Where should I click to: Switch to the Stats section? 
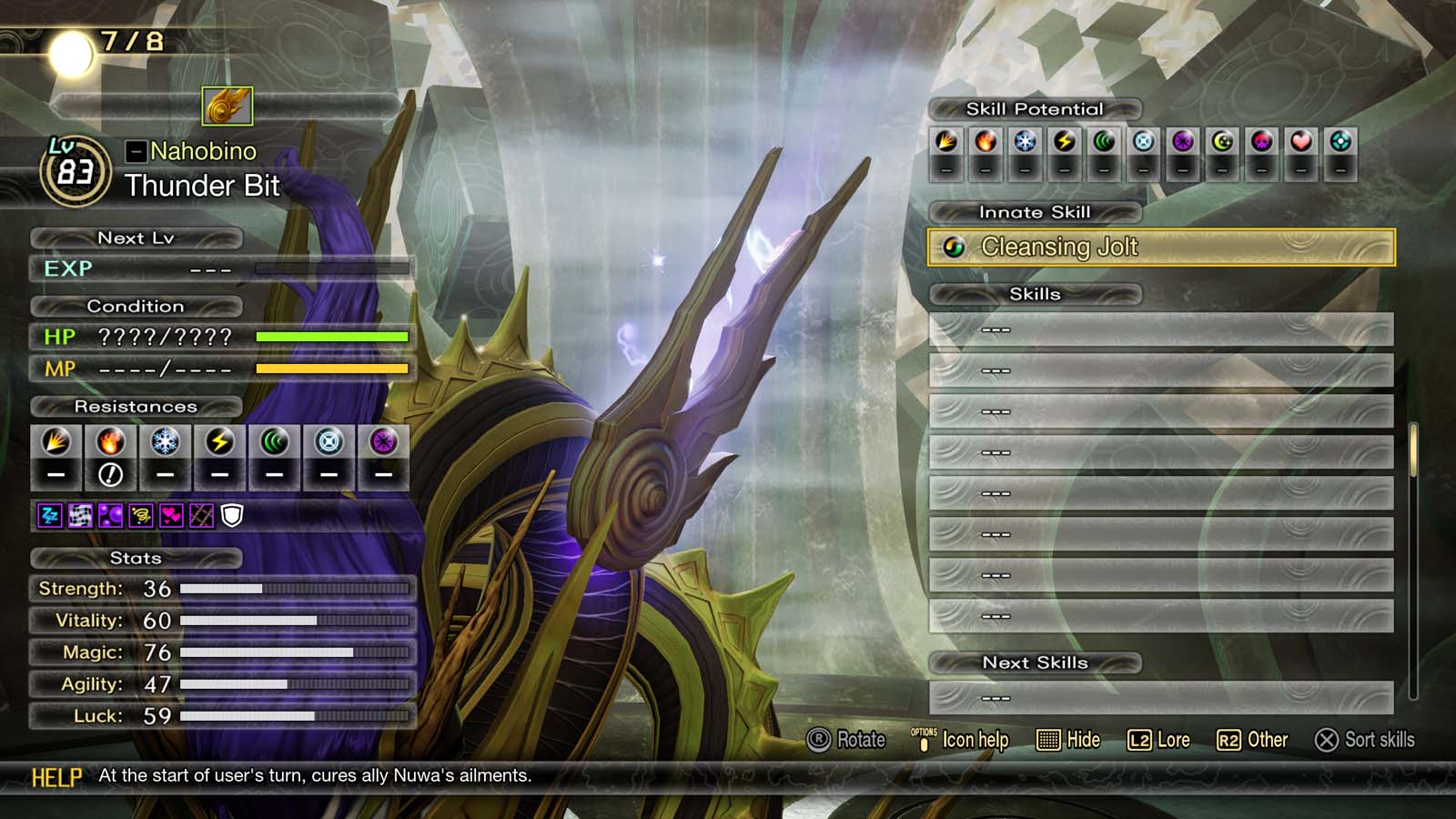pos(136,558)
